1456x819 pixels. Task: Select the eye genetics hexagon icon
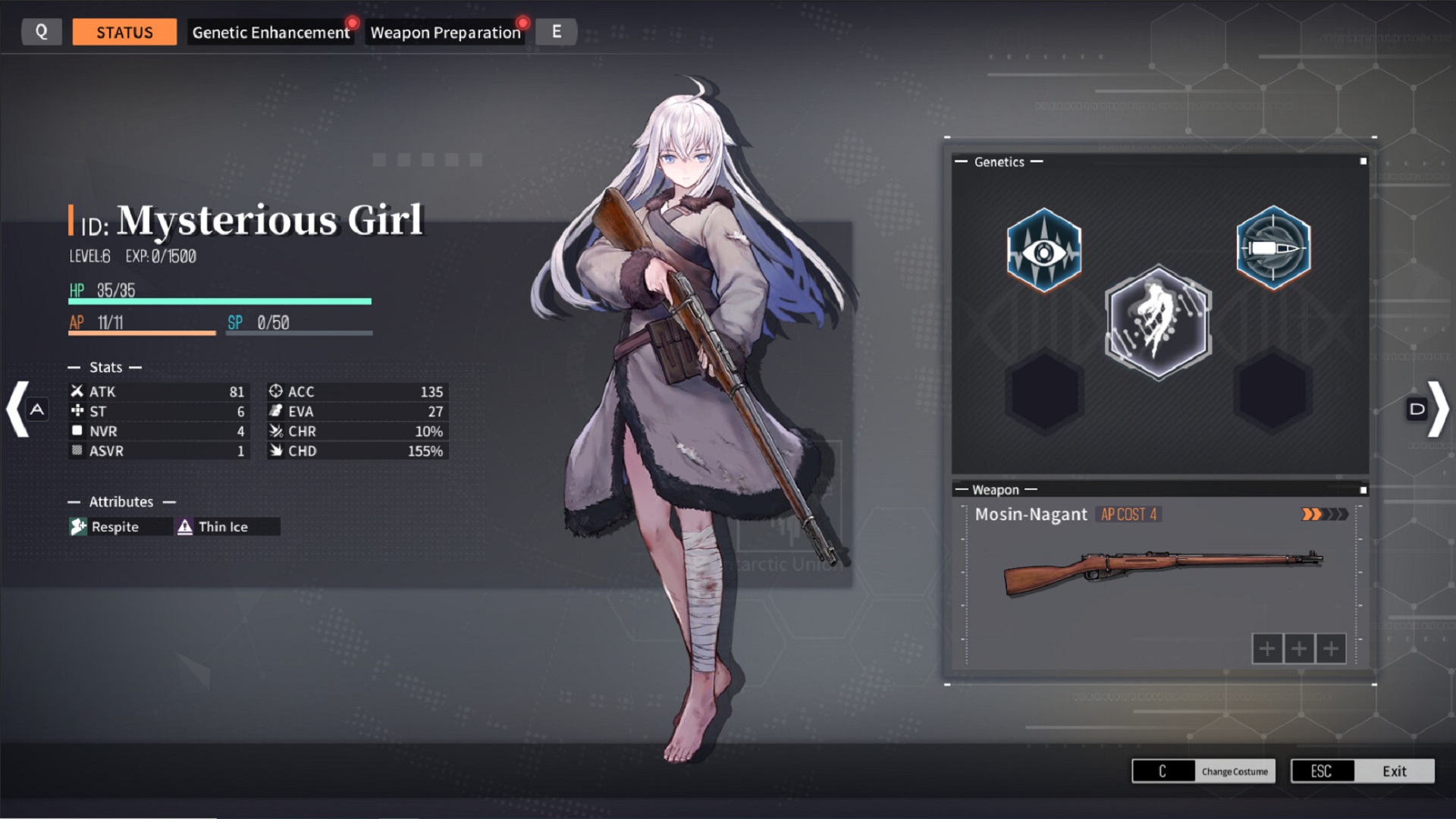1044,250
